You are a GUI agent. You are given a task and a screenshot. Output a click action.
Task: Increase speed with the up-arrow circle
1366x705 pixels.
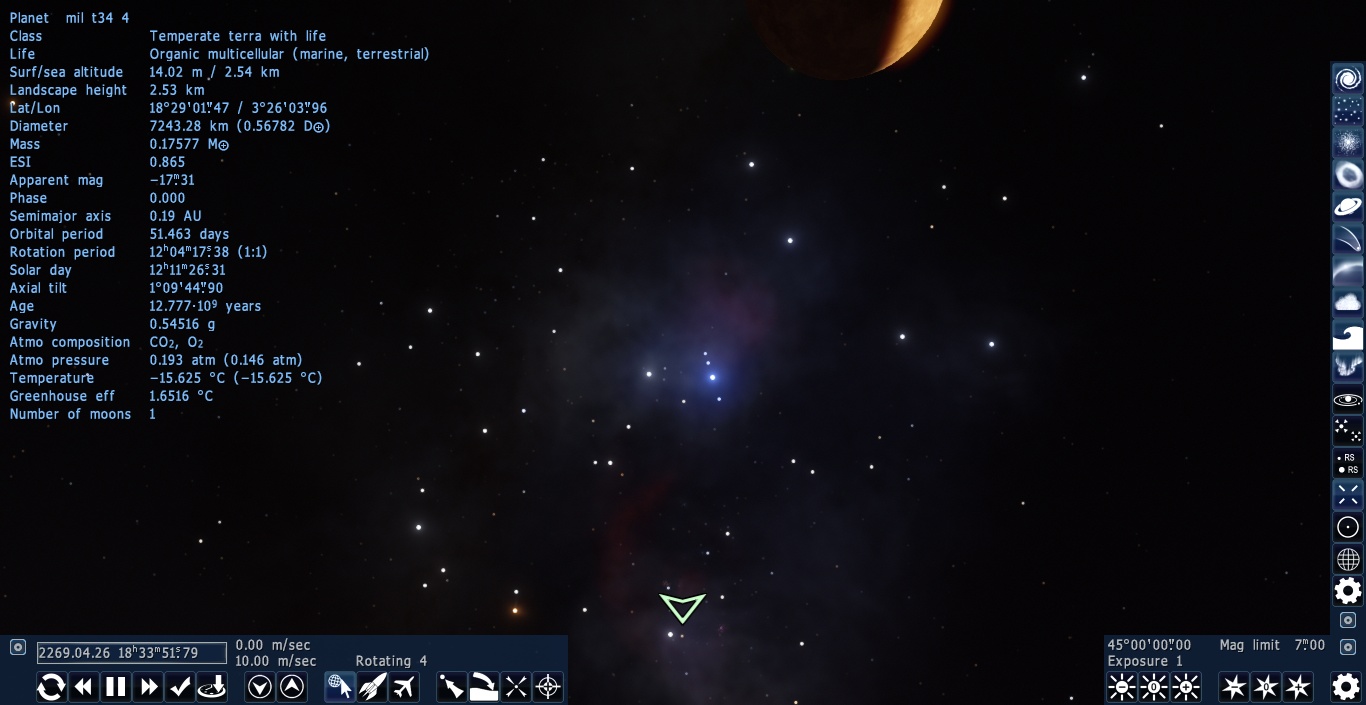(x=292, y=687)
